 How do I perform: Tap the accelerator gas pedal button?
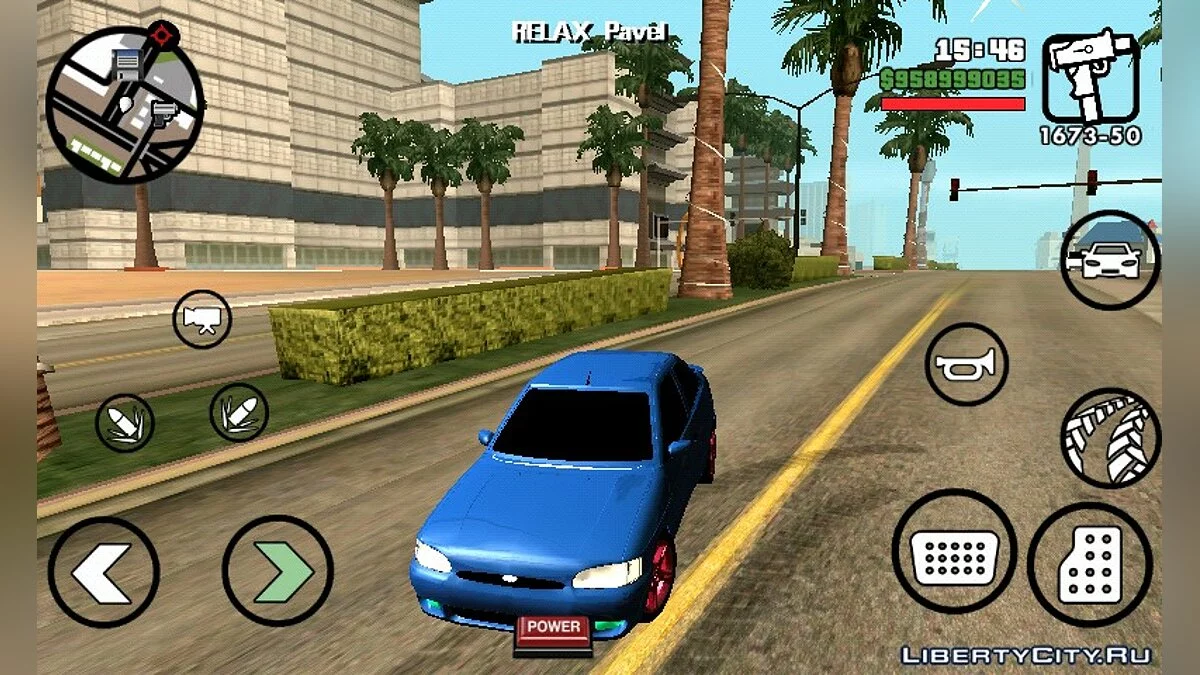1089,564
